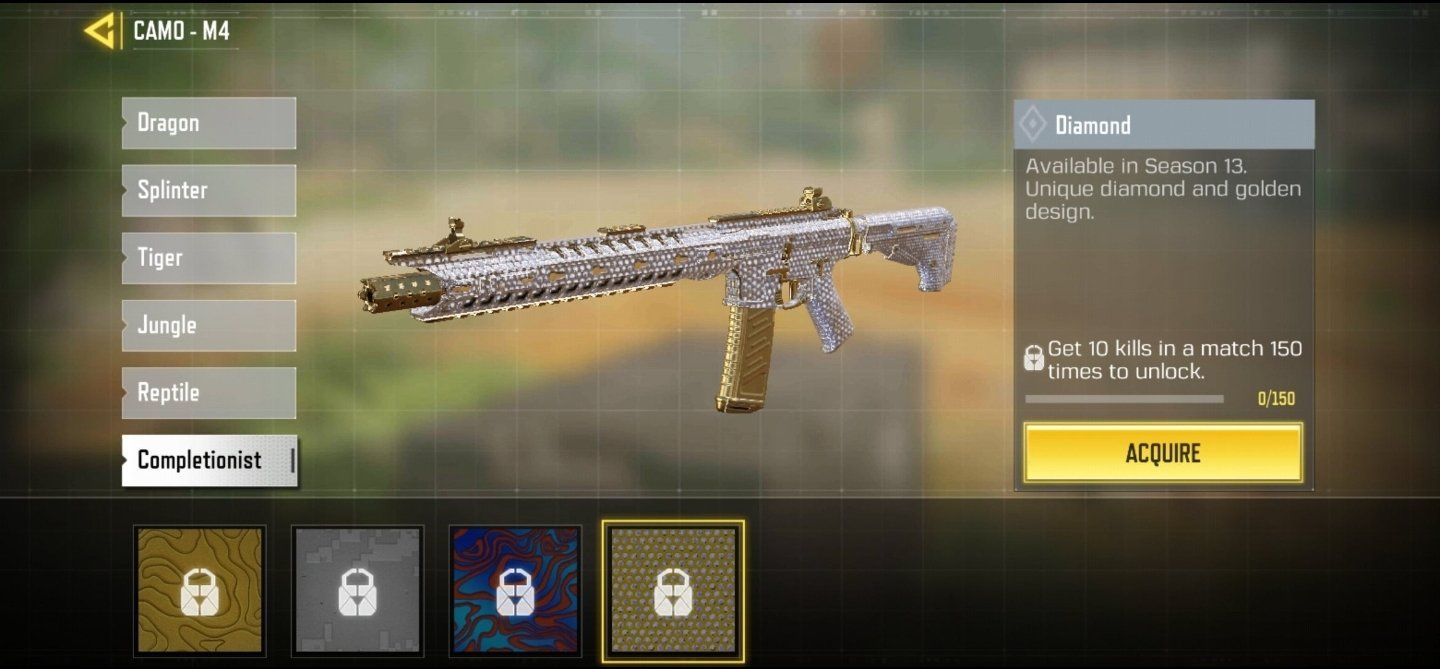Image resolution: width=1440 pixels, height=669 pixels.
Task: Select the Dragon camo category
Action: coord(209,123)
